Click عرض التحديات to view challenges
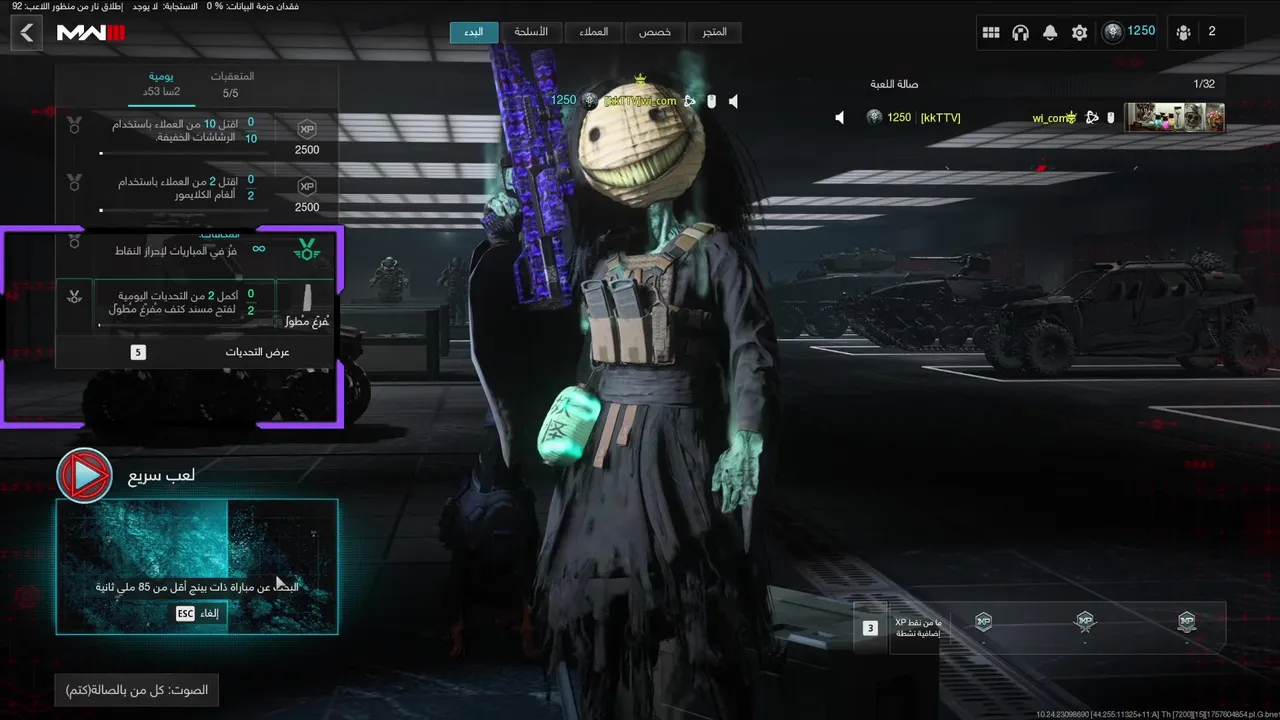Image resolution: width=1280 pixels, height=720 pixels. pos(196,352)
